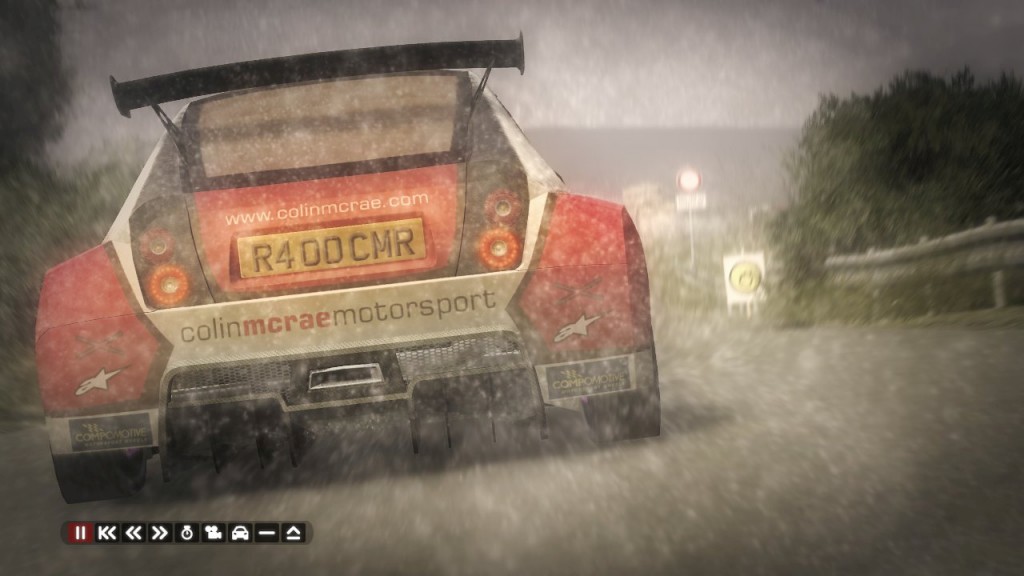Viewport: 1024px width, 576px height.
Task: Pause the replay with the red button
Action: point(80,533)
